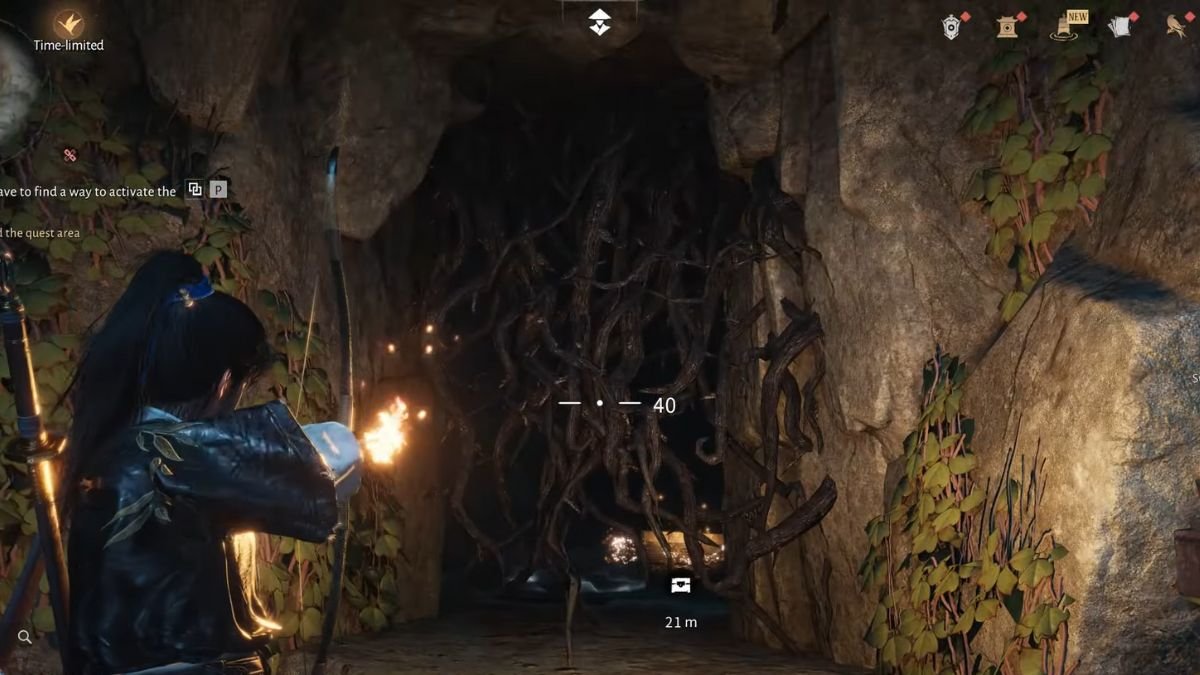Click the pink knot quest marker icon
1200x675 pixels.
tap(70, 155)
